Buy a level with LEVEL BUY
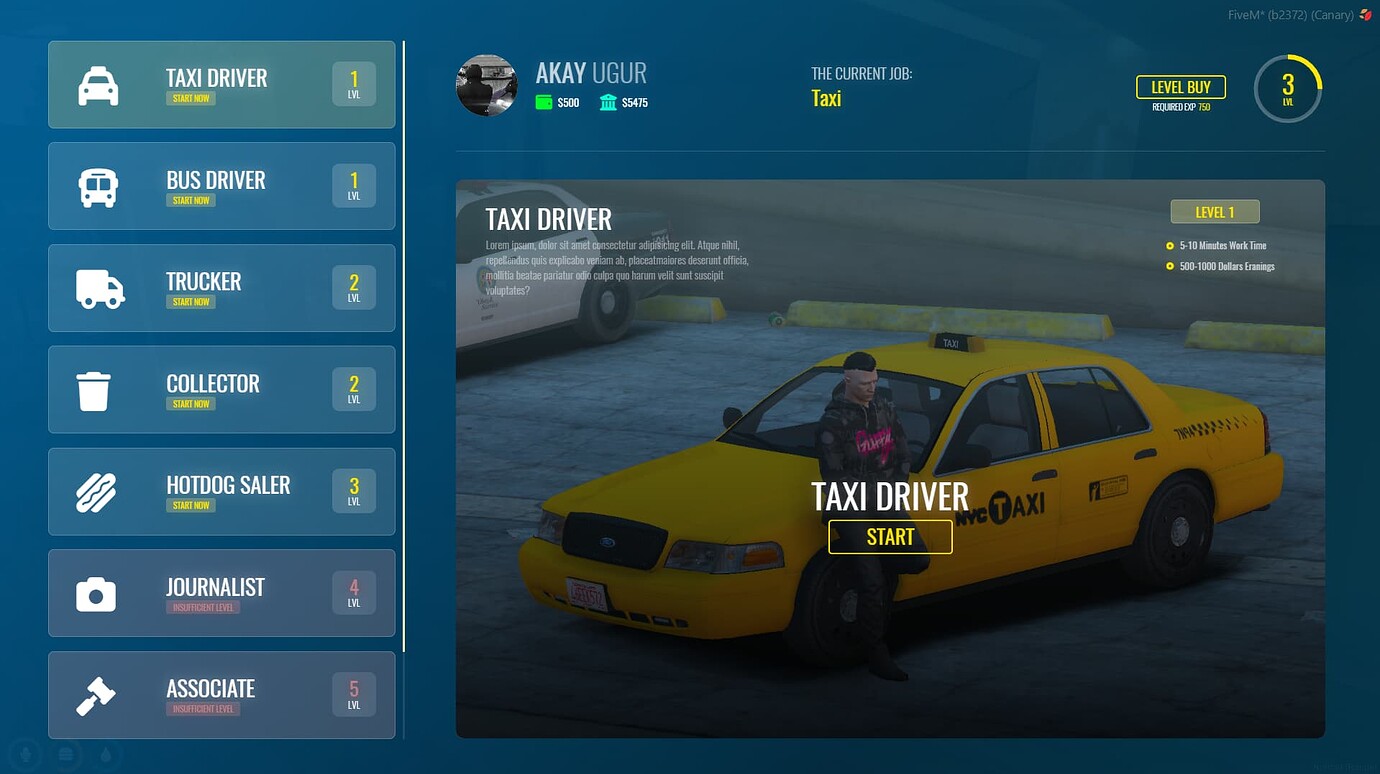1380x774 pixels. [1180, 88]
